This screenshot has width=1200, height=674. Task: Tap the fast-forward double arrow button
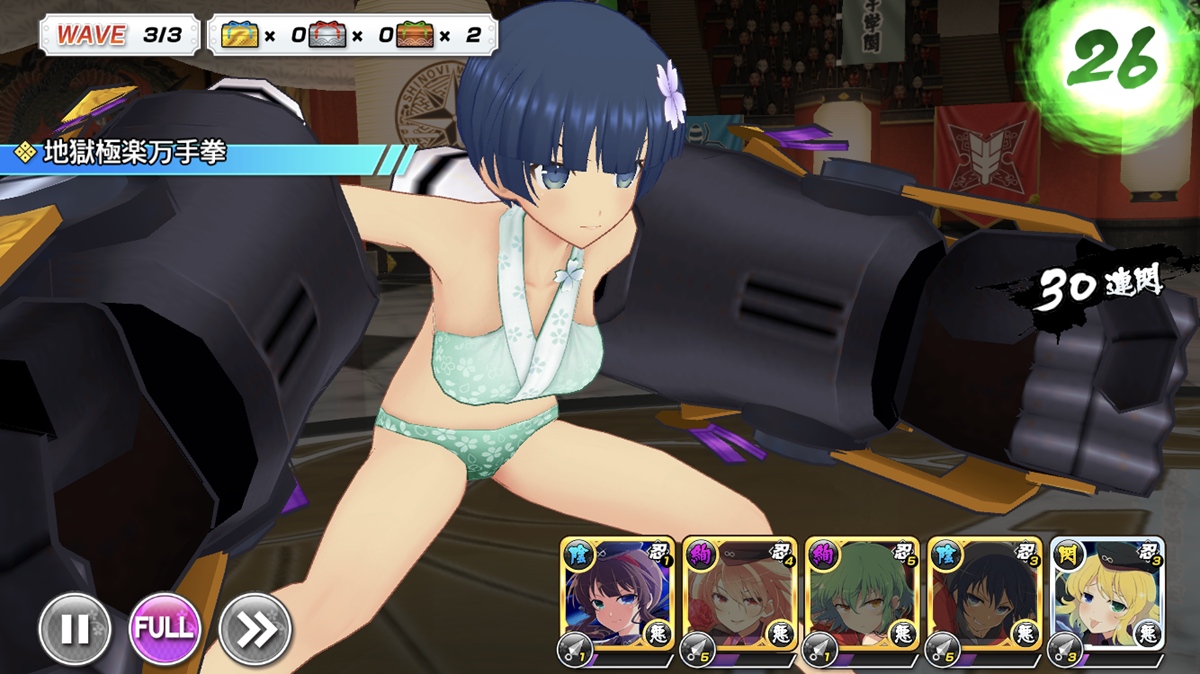click(x=255, y=629)
